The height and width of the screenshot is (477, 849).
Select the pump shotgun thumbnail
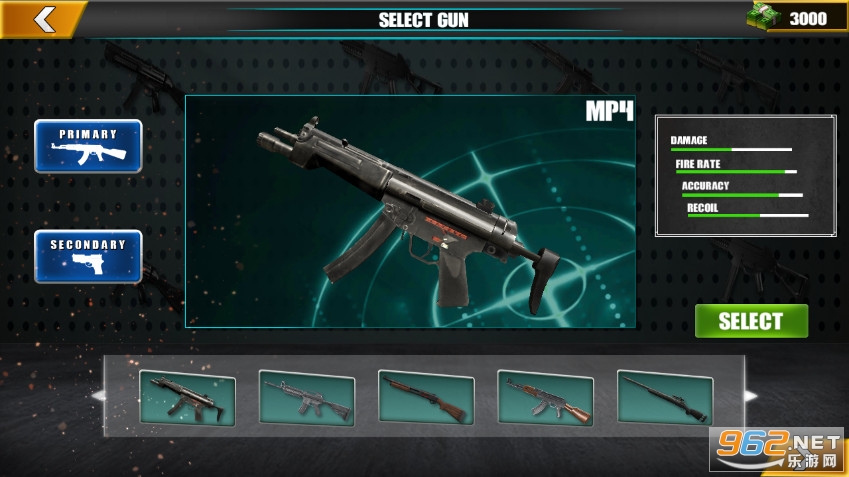426,398
